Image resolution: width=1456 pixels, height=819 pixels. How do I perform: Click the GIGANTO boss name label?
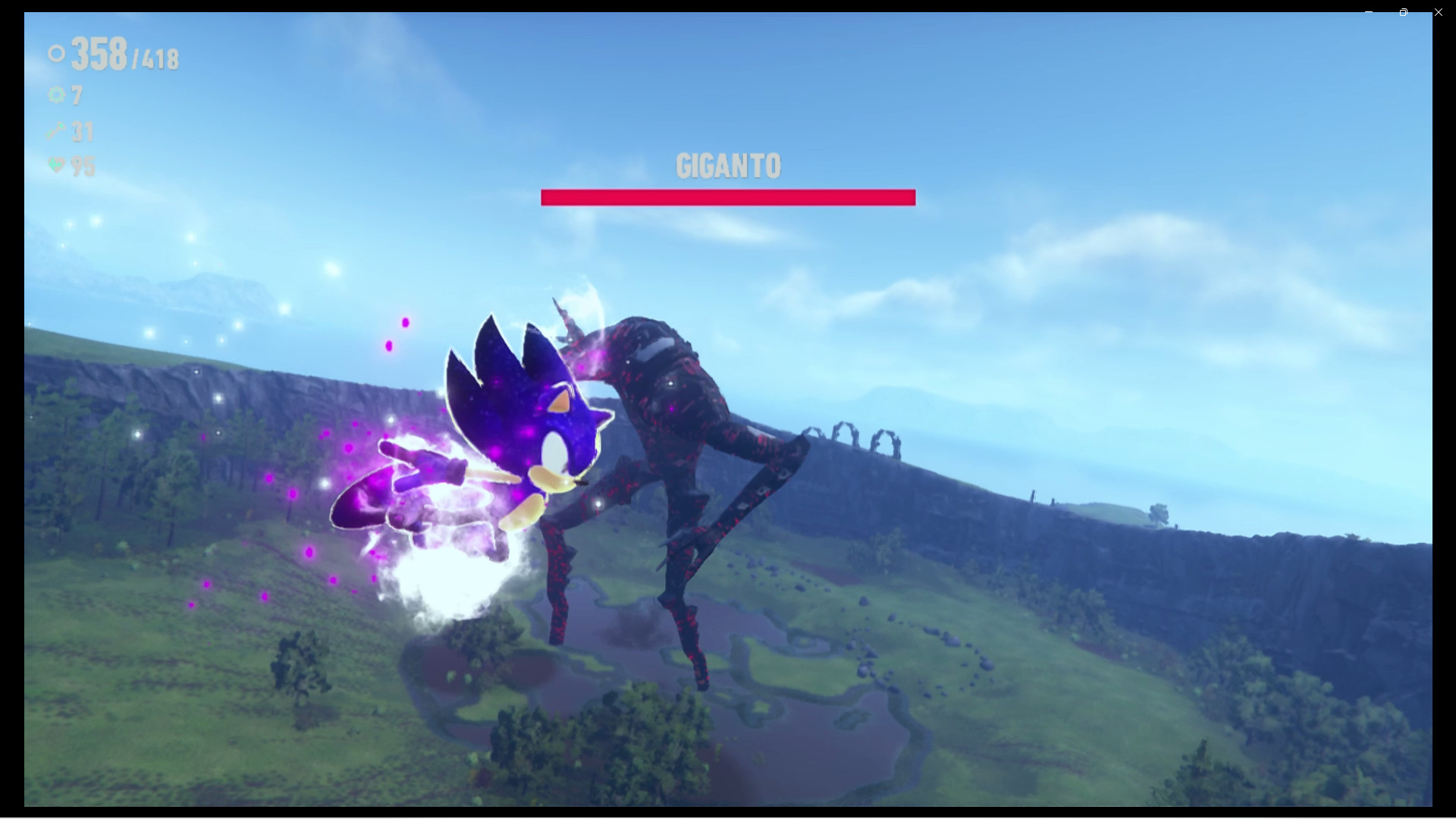[x=727, y=164]
